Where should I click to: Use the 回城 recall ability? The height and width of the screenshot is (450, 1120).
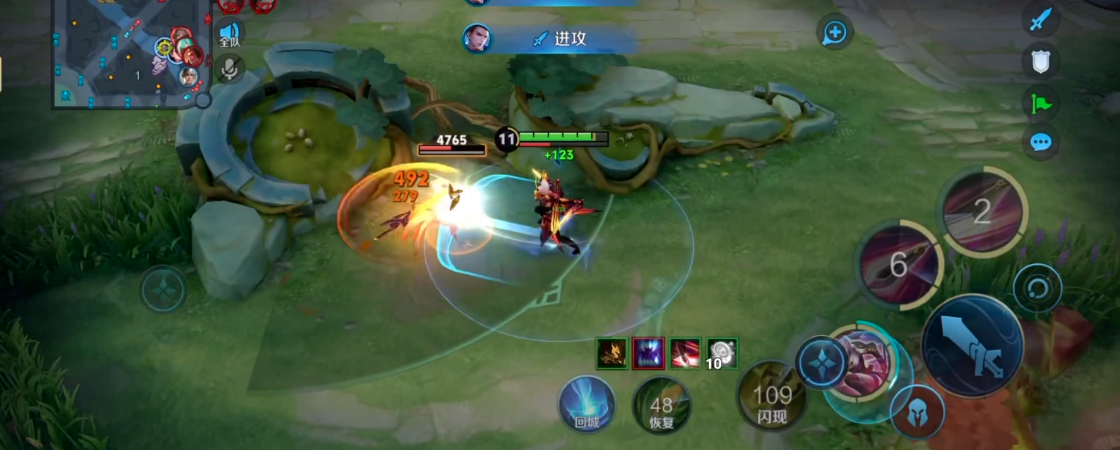point(587,404)
